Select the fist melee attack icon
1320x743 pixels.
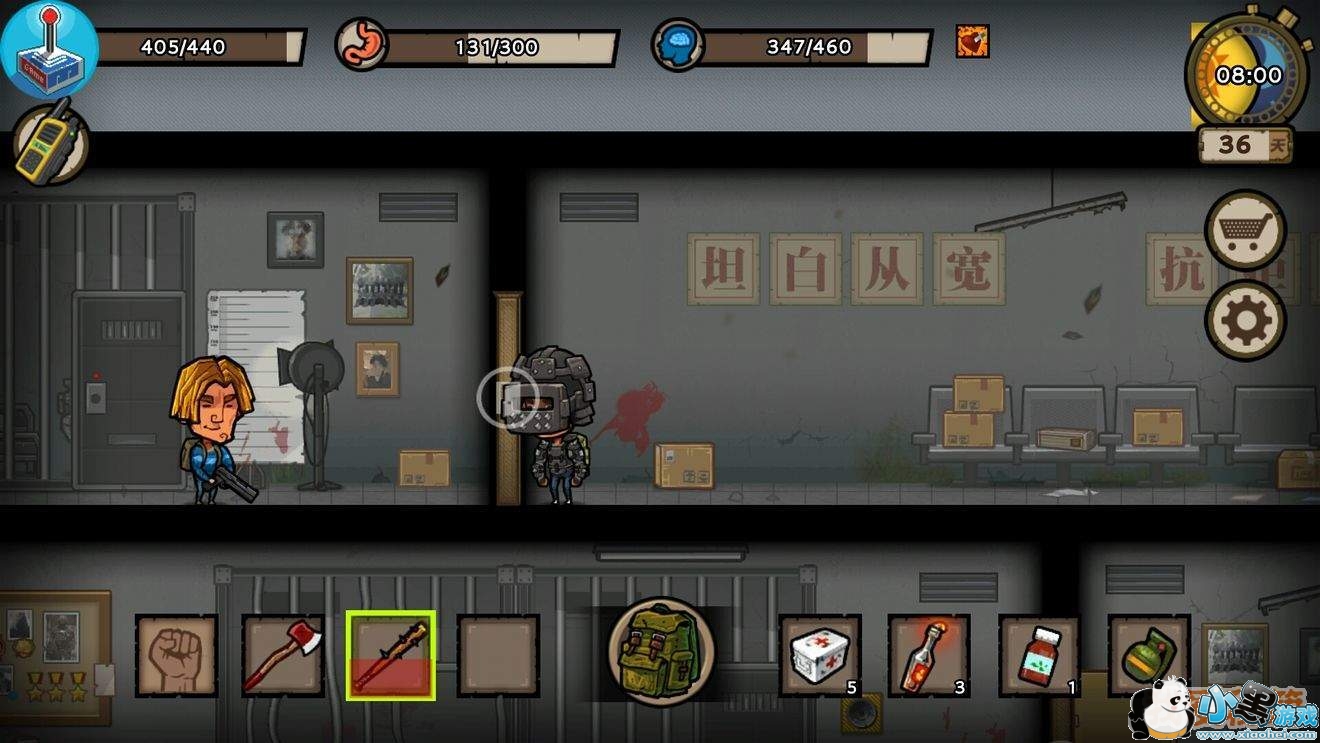[176, 655]
